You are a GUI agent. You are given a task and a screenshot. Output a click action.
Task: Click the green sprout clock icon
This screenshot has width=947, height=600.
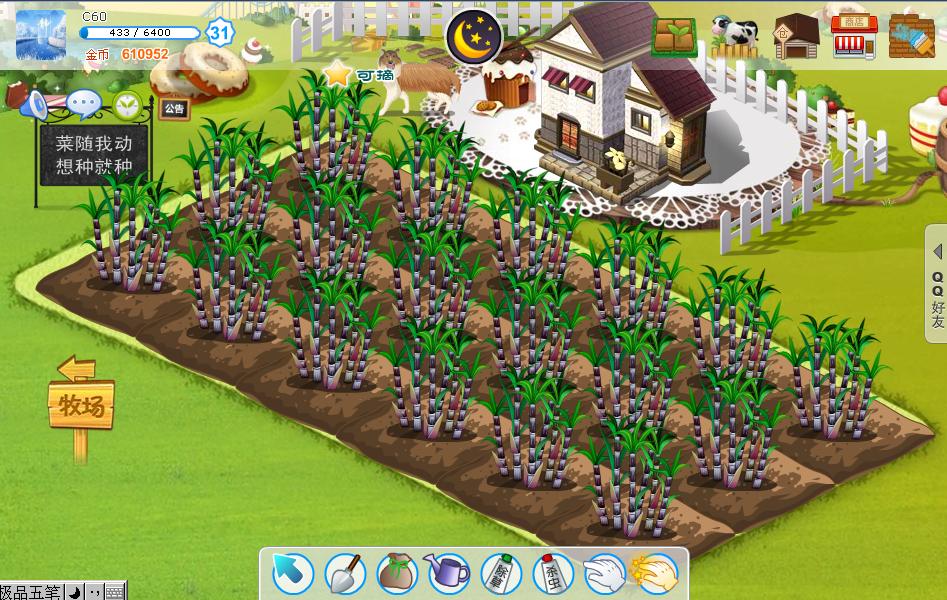pos(127,104)
